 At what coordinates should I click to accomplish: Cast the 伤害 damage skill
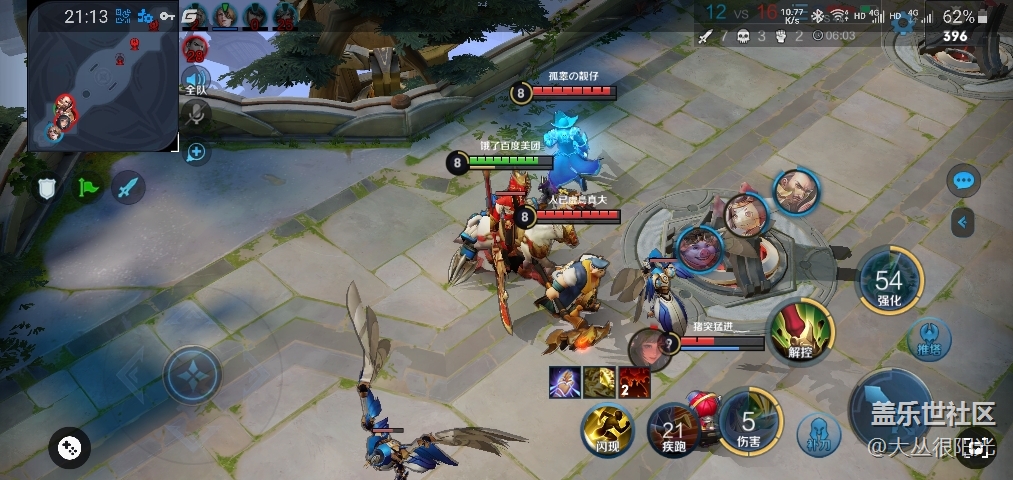(x=747, y=424)
